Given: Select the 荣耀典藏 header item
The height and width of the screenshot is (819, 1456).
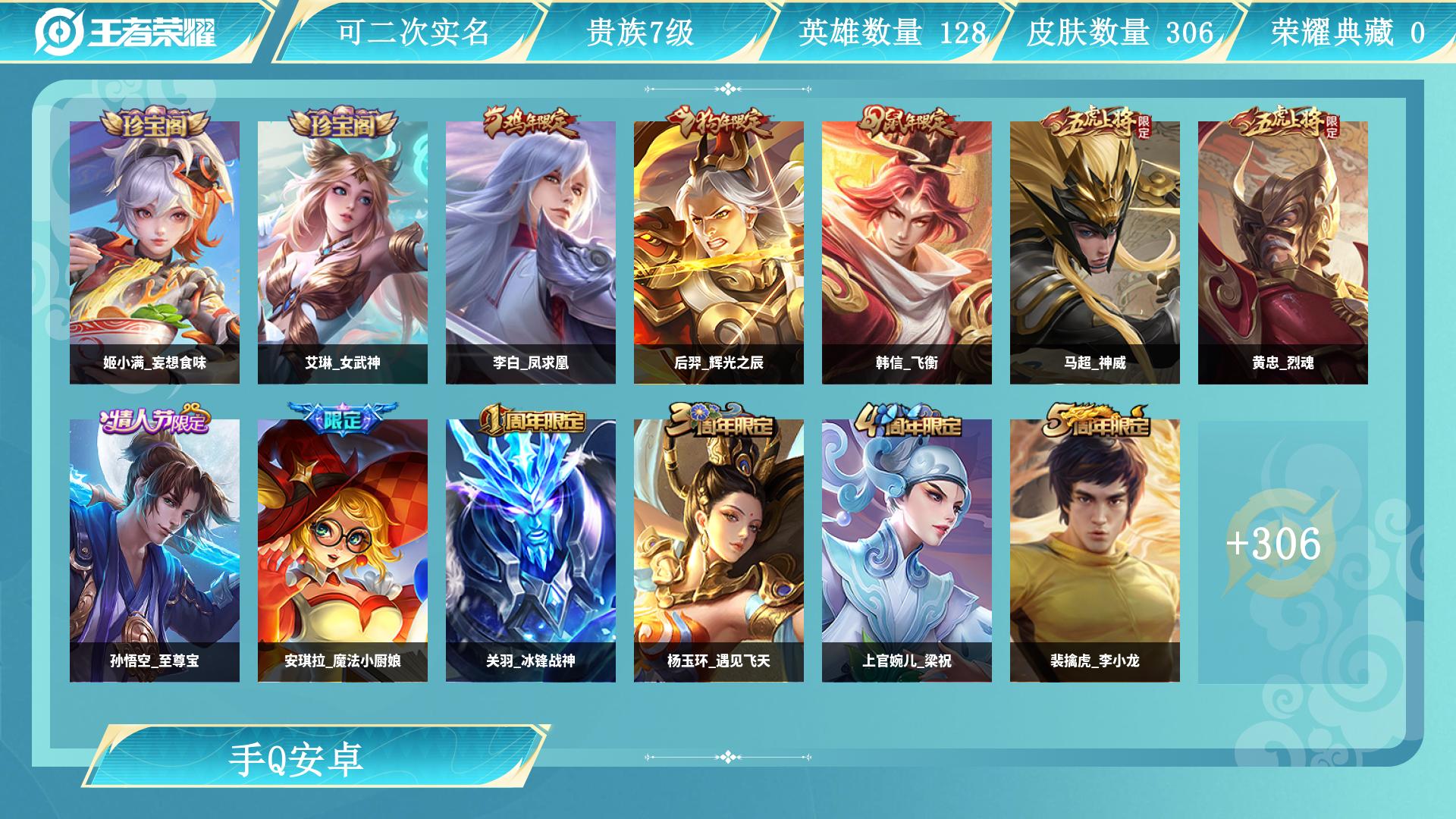Looking at the screenshot, I should point(1349,32).
